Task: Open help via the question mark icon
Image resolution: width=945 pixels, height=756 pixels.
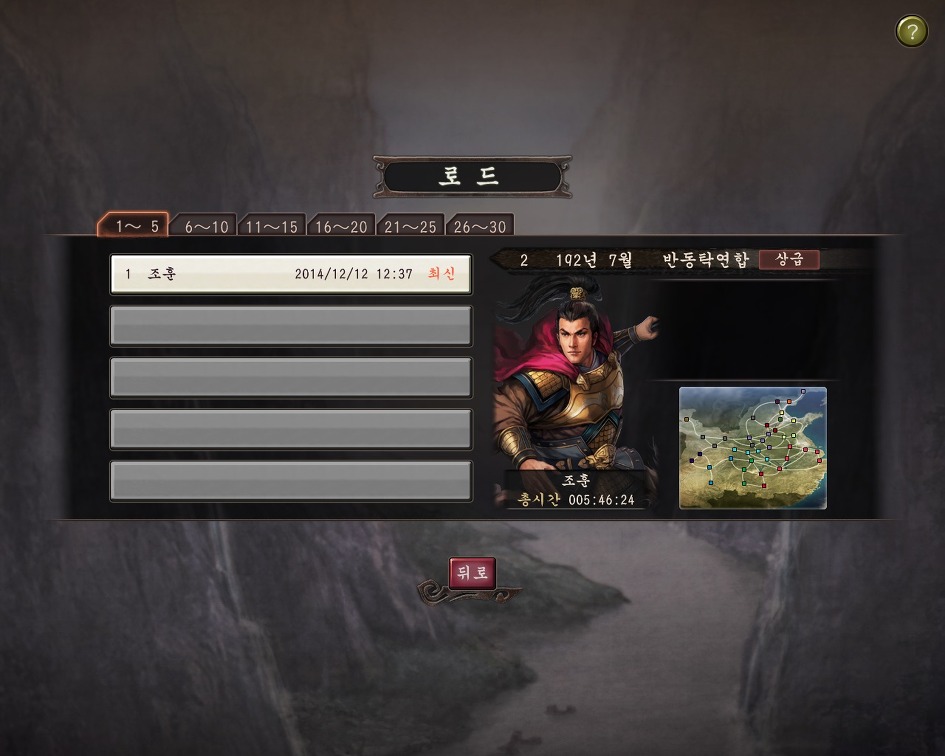Action: point(911,31)
